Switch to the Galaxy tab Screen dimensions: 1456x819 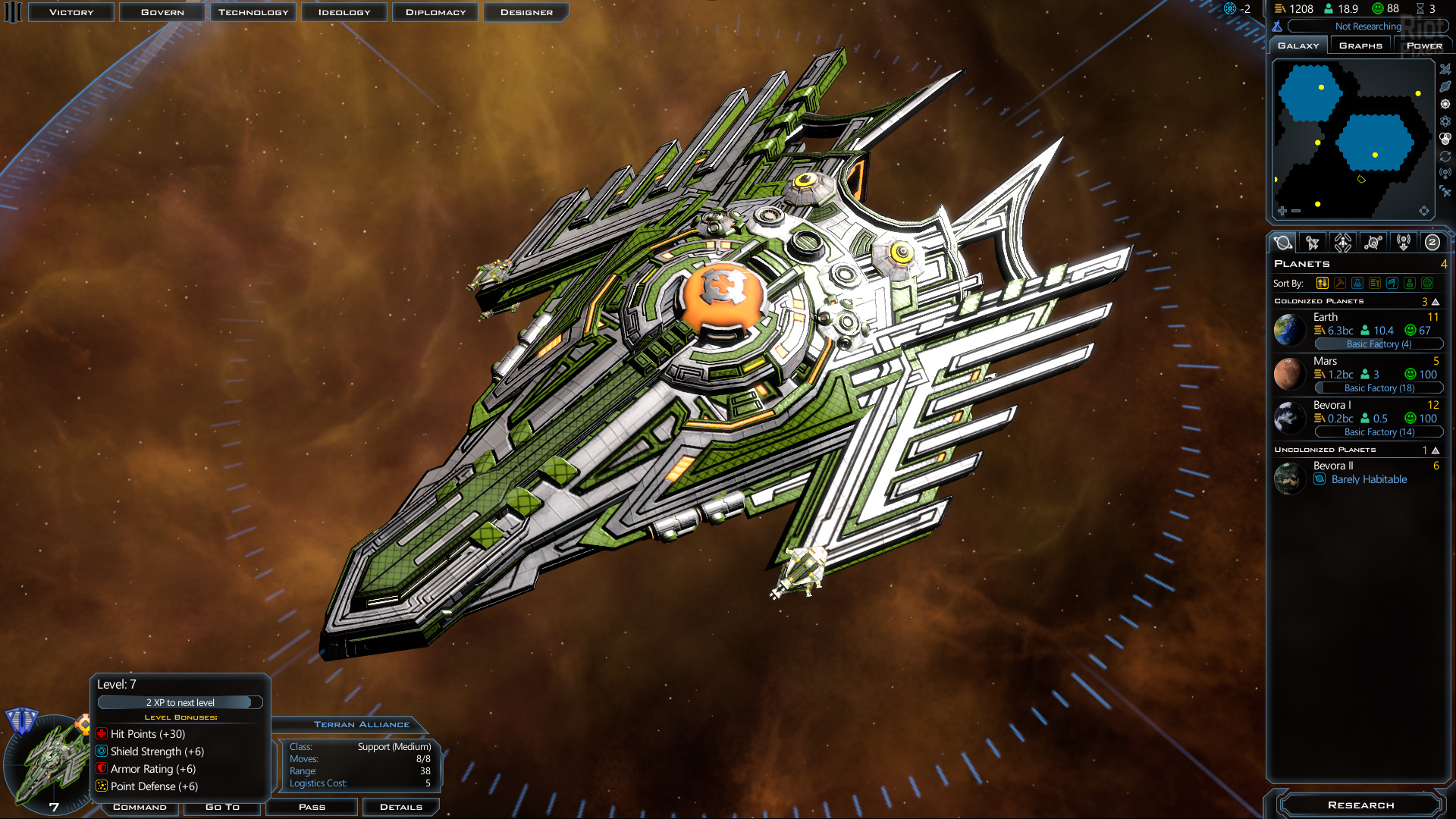tap(1298, 45)
